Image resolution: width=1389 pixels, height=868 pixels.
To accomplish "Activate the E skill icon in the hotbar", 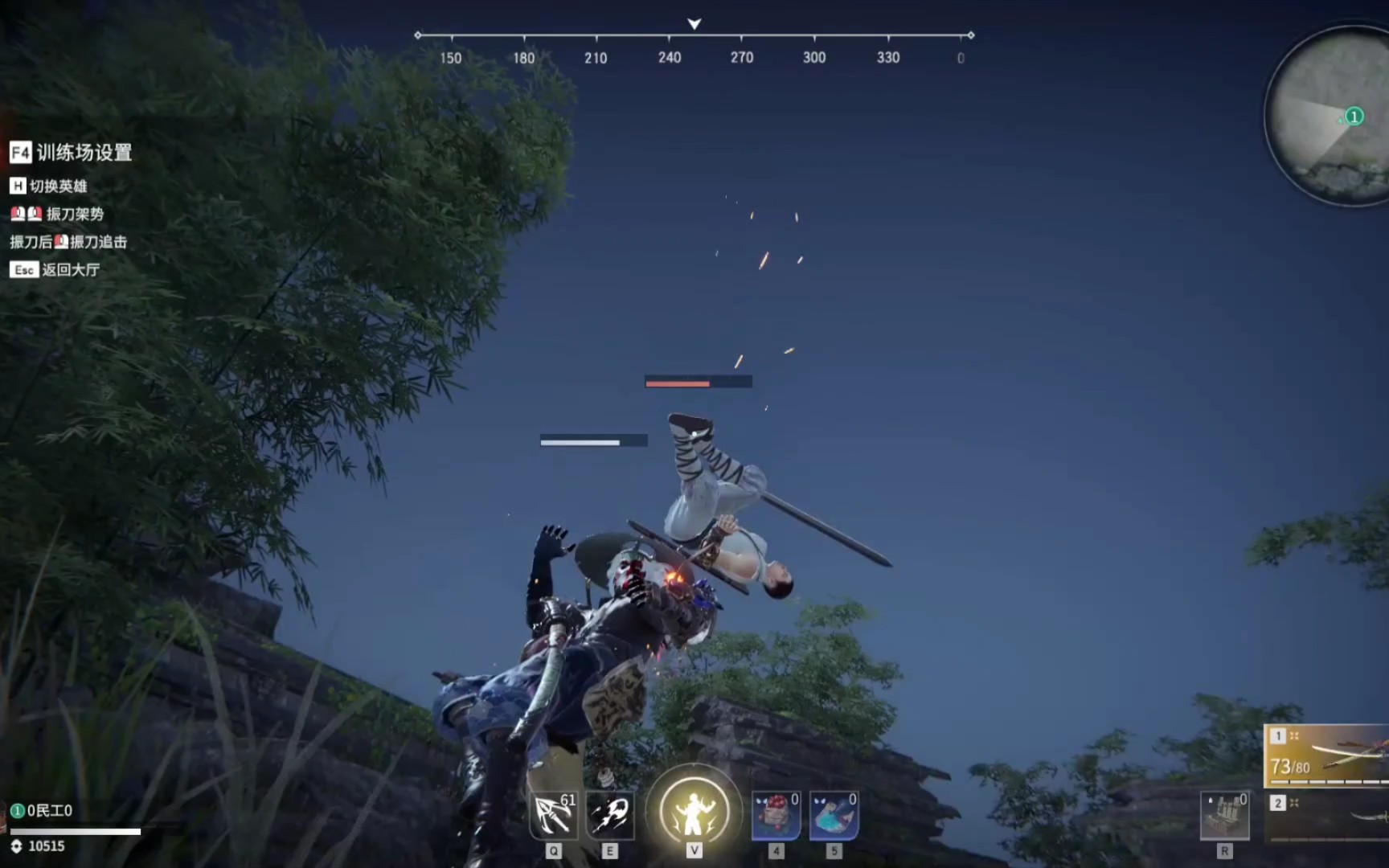I will click(x=611, y=814).
